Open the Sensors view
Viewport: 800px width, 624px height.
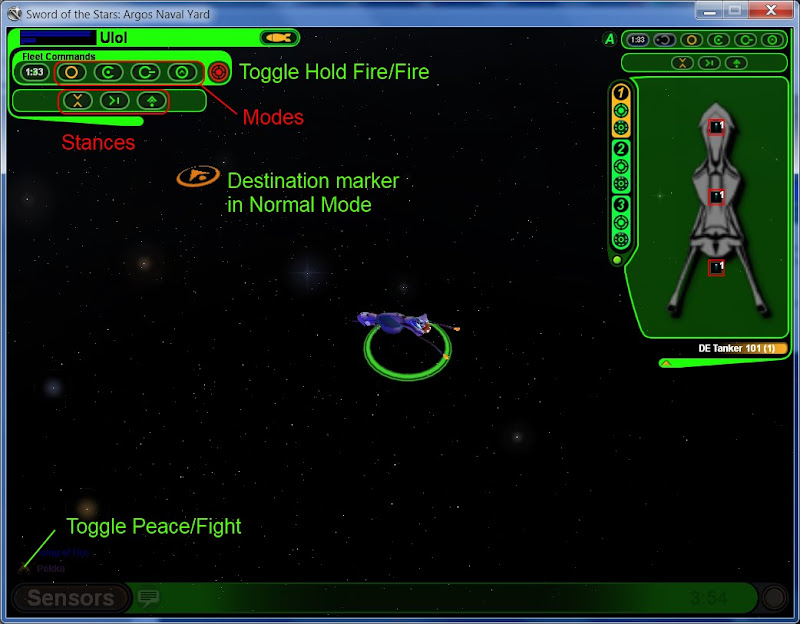(x=70, y=598)
